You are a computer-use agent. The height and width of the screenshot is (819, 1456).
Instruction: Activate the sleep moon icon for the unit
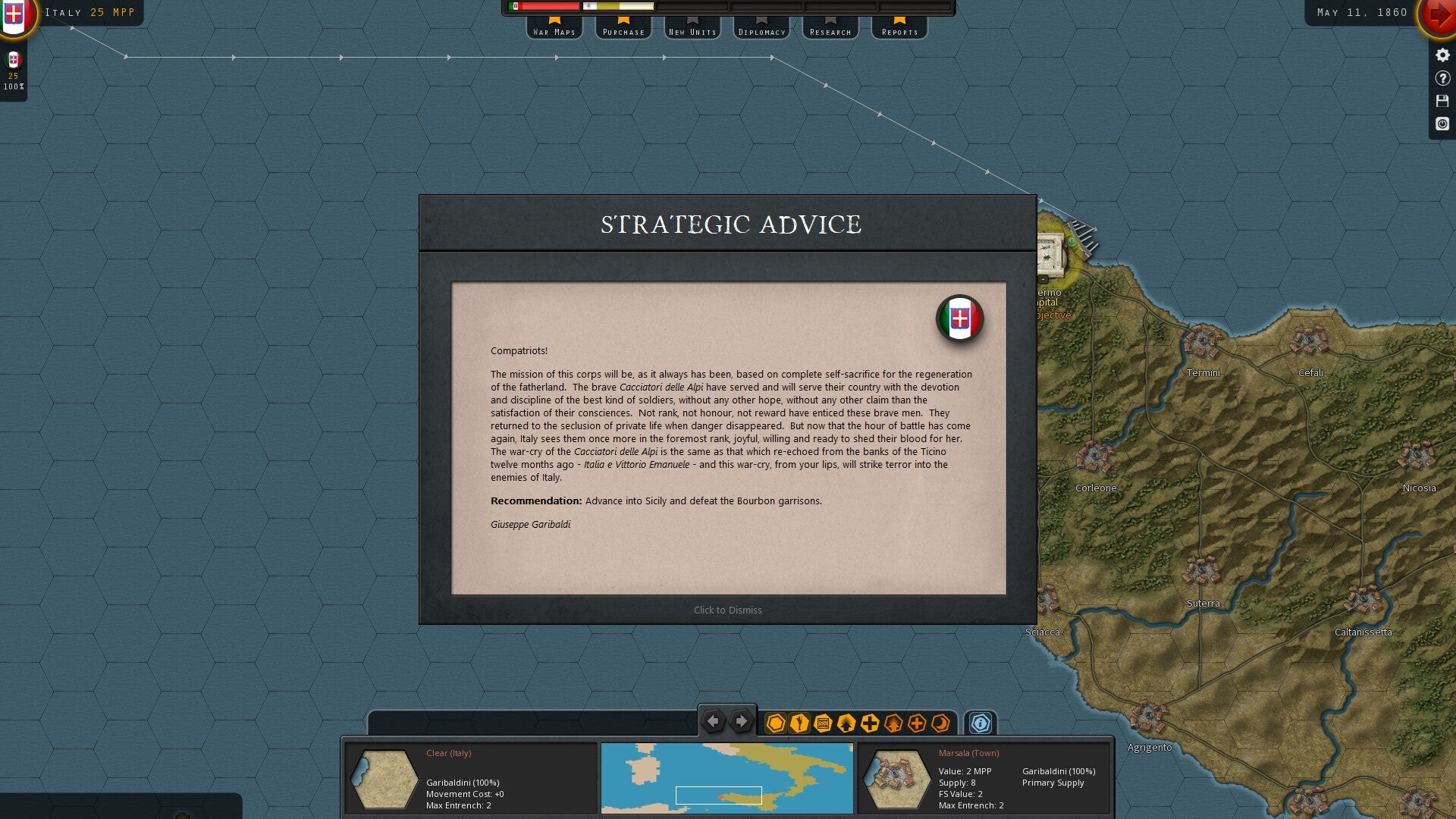pos(940,724)
